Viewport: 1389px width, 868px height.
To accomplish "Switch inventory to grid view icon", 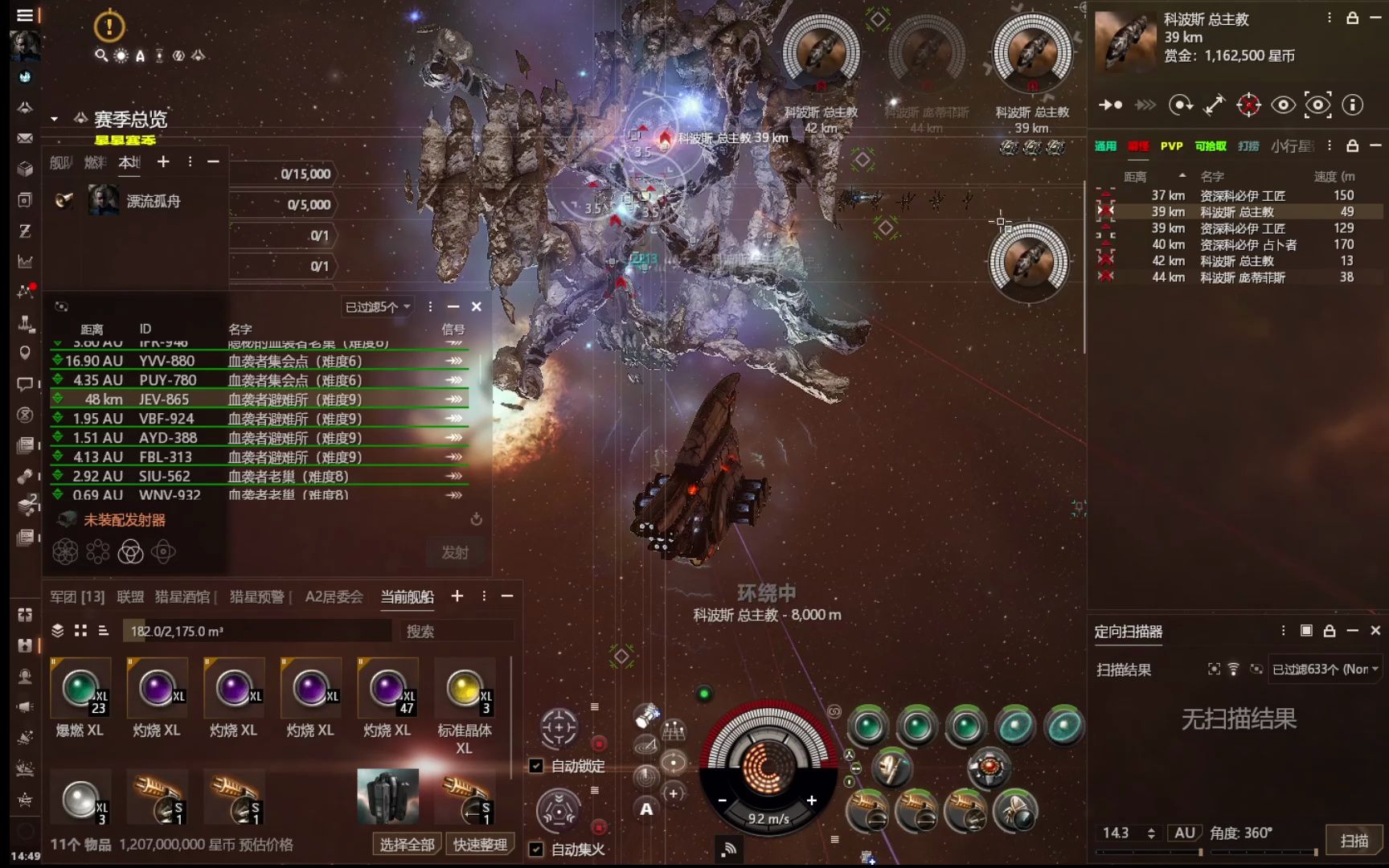I will coord(80,631).
